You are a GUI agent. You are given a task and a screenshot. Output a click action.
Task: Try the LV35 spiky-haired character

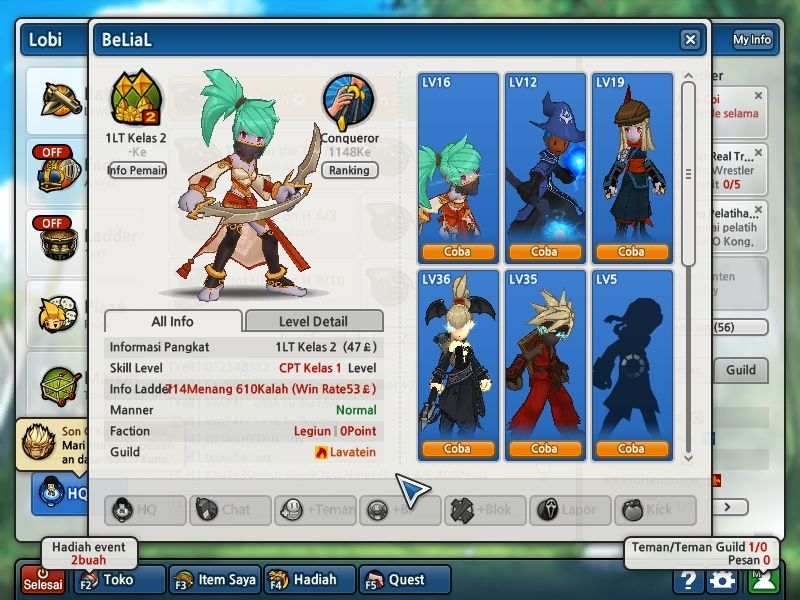(544, 448)
